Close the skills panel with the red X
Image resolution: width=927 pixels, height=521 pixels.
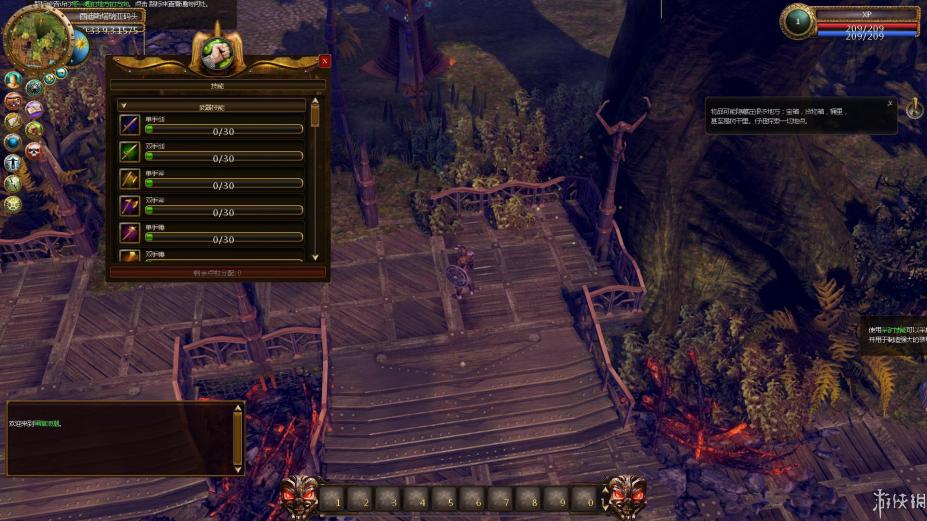click(324, 61)
